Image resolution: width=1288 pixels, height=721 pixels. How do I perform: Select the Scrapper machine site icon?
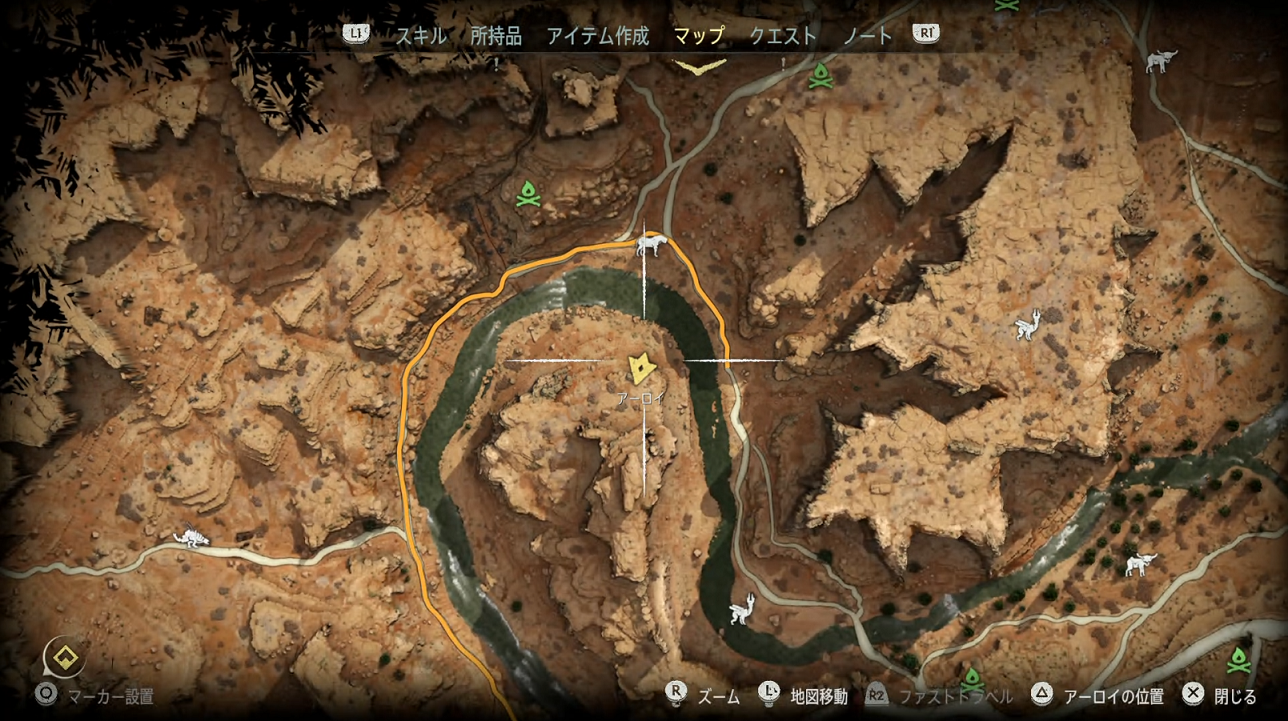(189, 539)
